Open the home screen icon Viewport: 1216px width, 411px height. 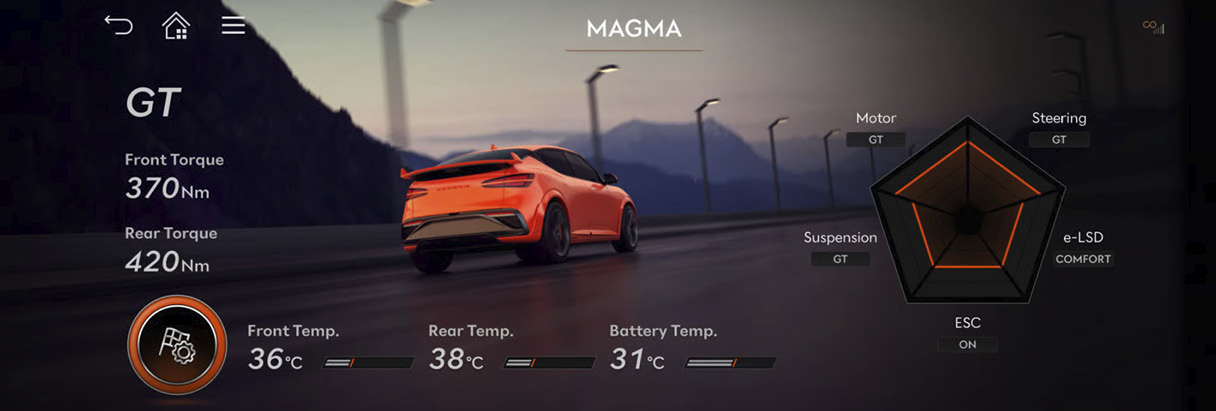tap(176, 26)
